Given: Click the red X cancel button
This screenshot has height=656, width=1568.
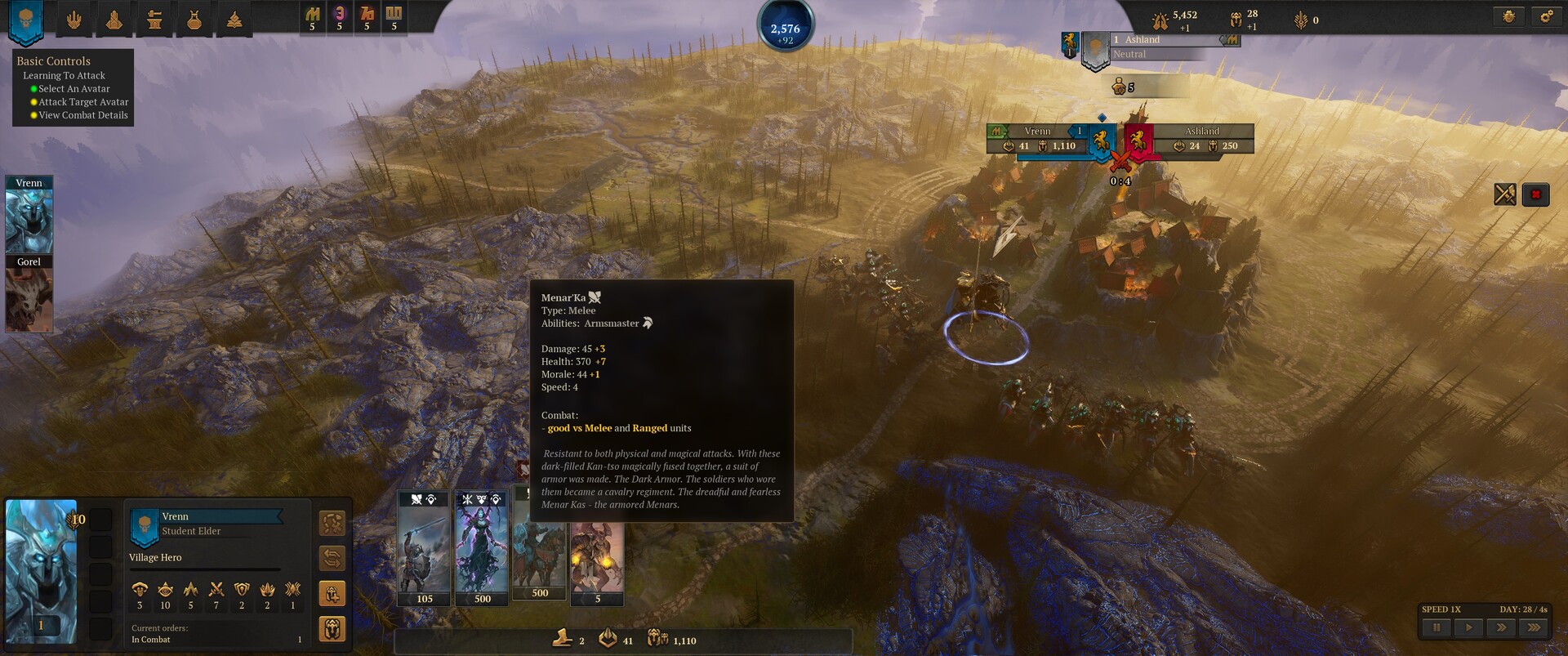Looking at the screenshot, I should point(1535,194).
